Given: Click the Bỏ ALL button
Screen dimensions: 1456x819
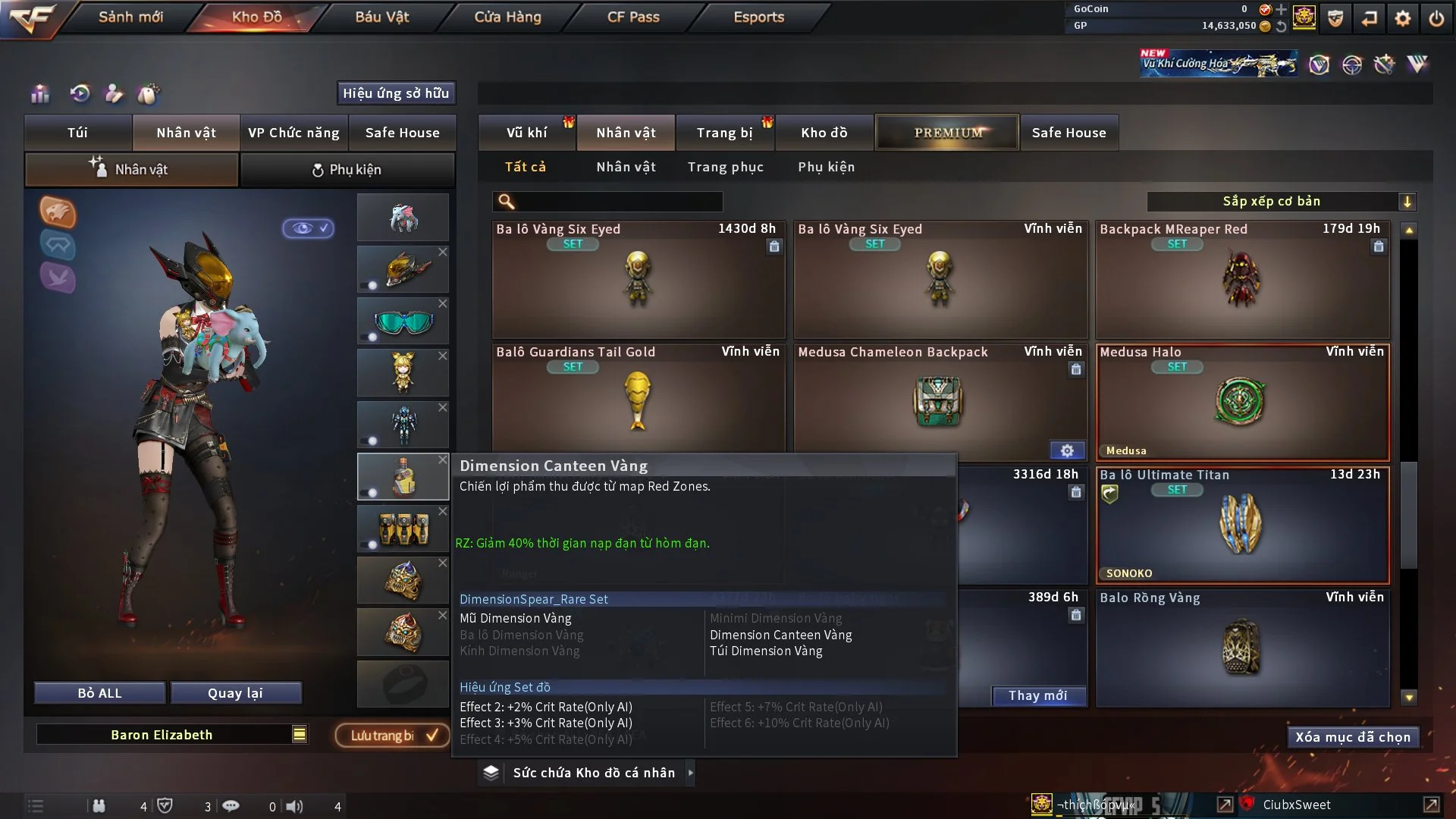Looking at the screenshot, I should (x=99, y=693).
